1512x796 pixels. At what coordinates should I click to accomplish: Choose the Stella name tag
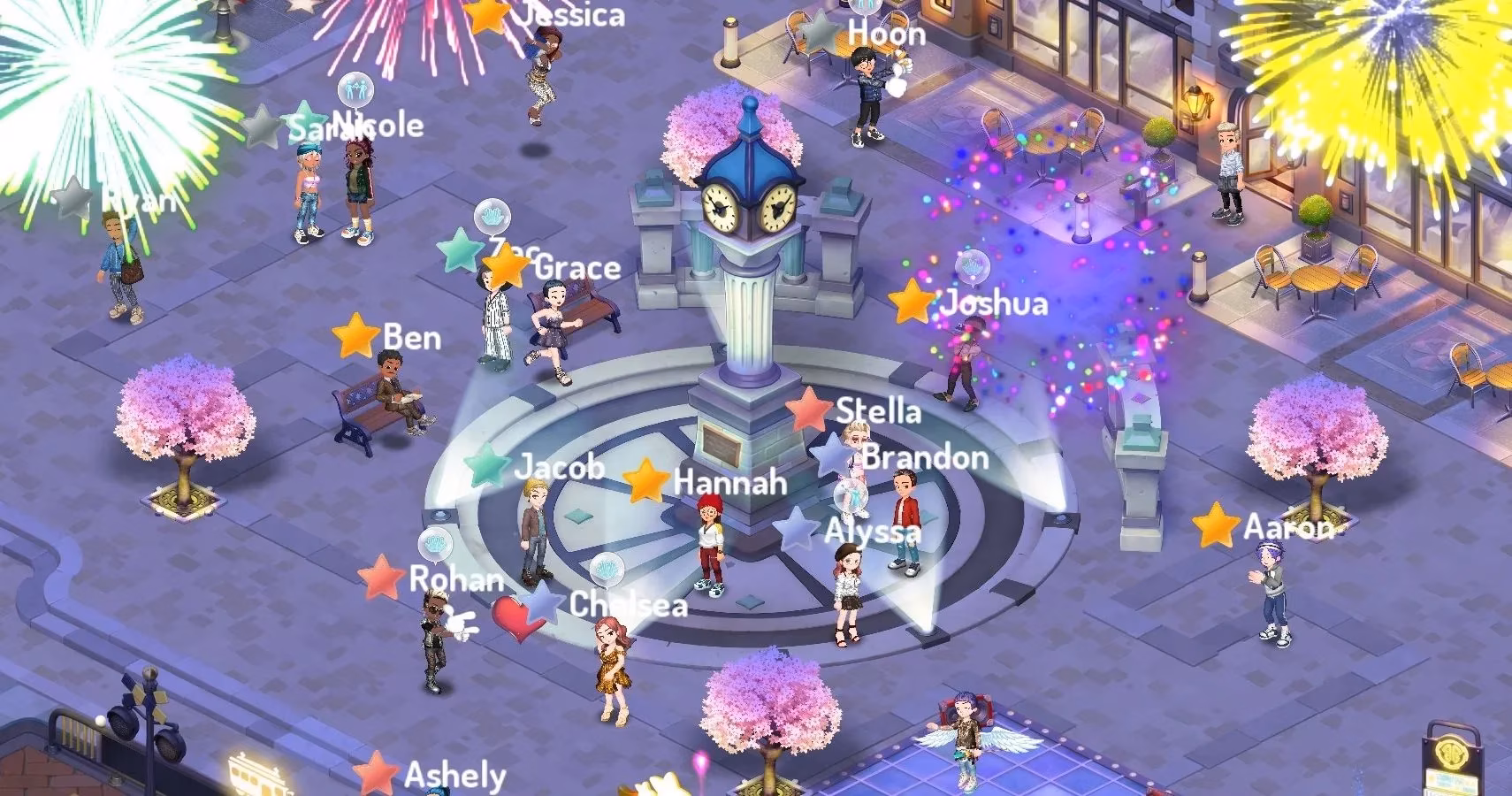coord(878,410)
